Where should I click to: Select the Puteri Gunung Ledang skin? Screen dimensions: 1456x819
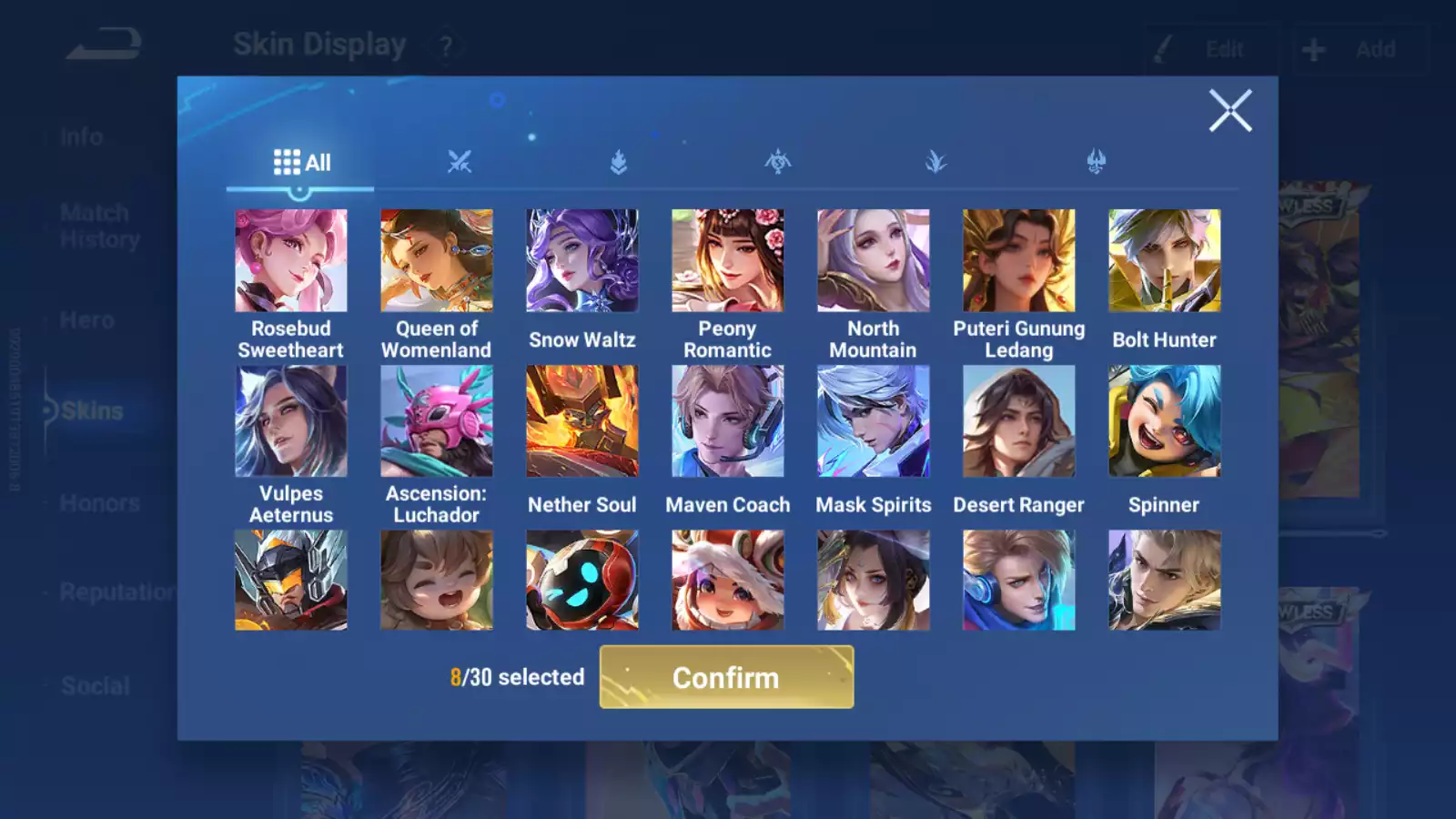click(x=1018, y=261)
